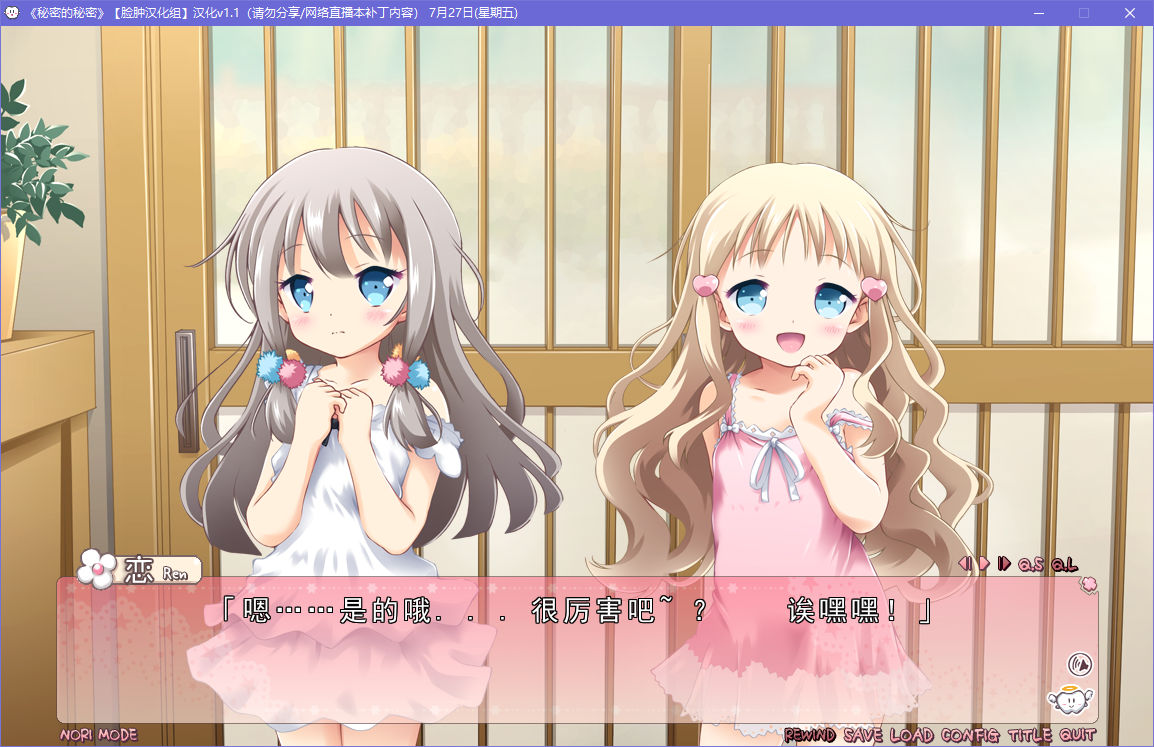Hide the dialogue box with the pink flower
The image size is (1154, 747).
coord(1088,584)
